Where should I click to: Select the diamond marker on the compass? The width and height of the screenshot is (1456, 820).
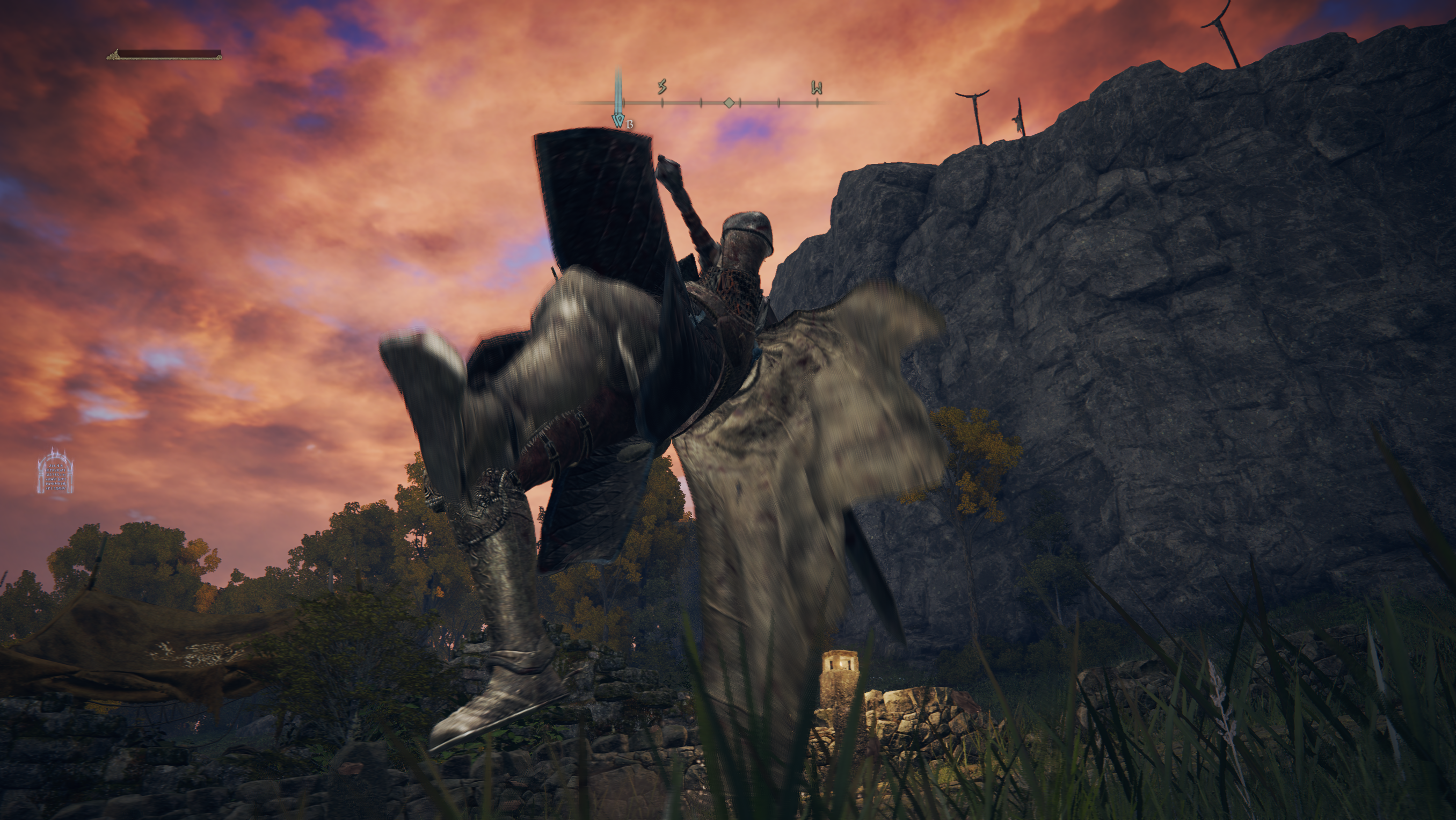click(x=730, y=103)
